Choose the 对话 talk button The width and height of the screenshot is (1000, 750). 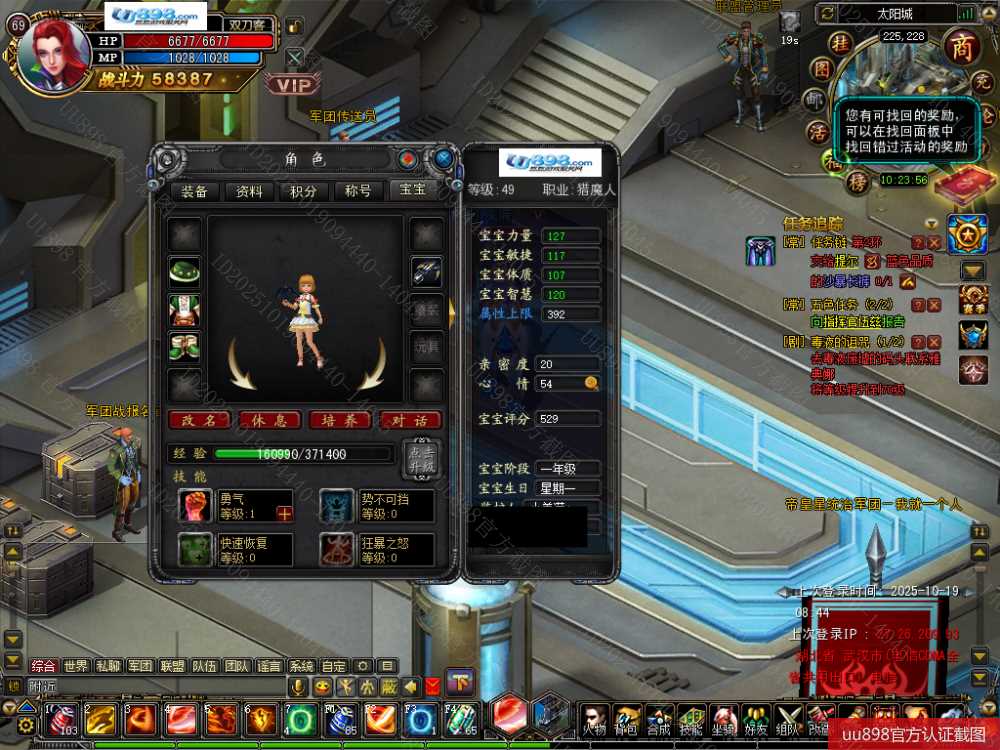(409, 421)
